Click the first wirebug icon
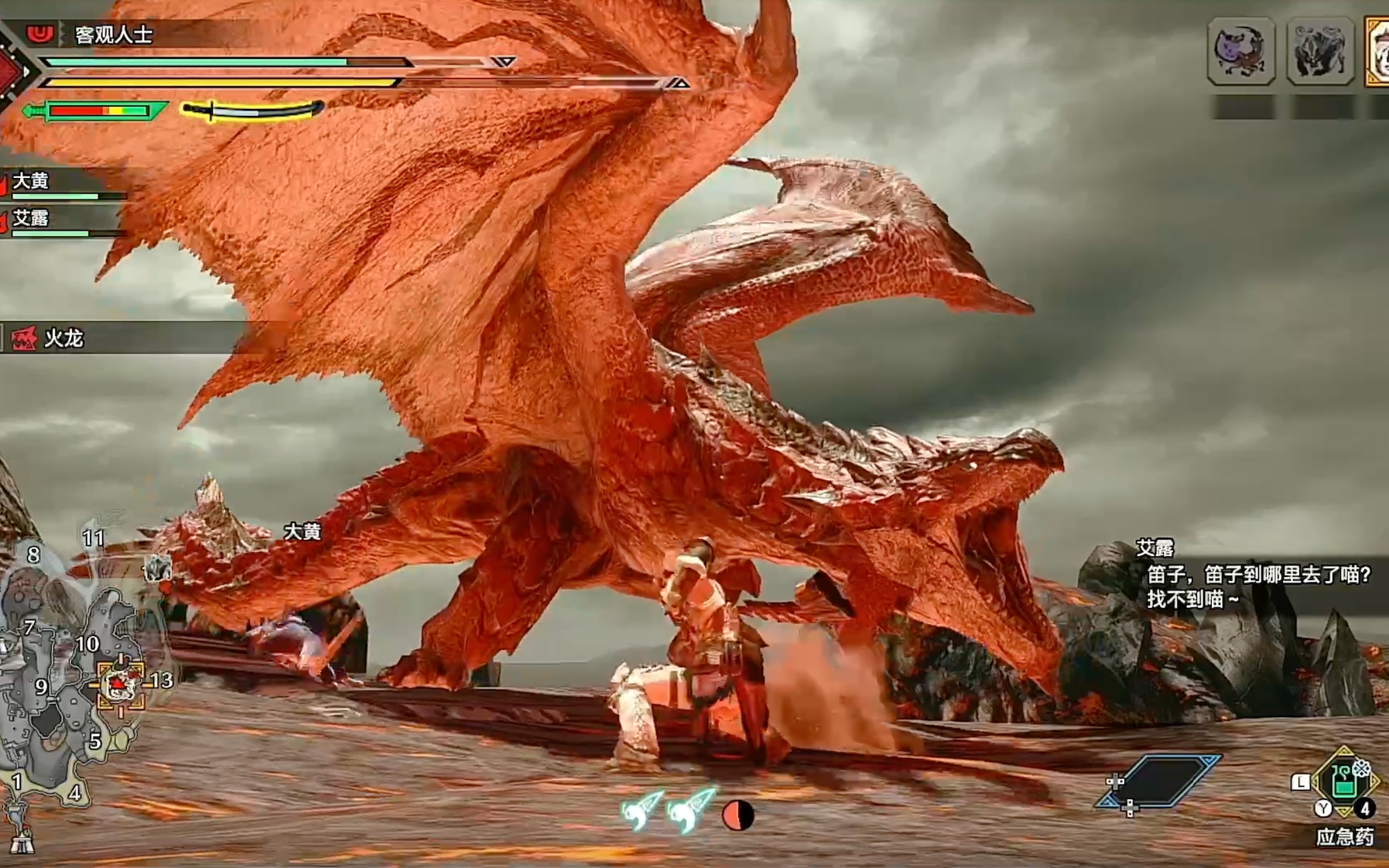The height and width of the screenshot is (868, 1389). (641, 809)
